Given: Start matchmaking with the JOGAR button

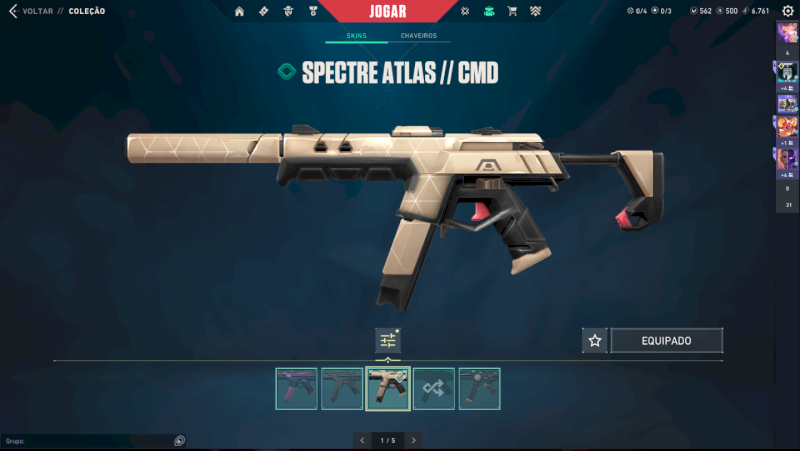Looking at the screenshot, I should point(388,12).
